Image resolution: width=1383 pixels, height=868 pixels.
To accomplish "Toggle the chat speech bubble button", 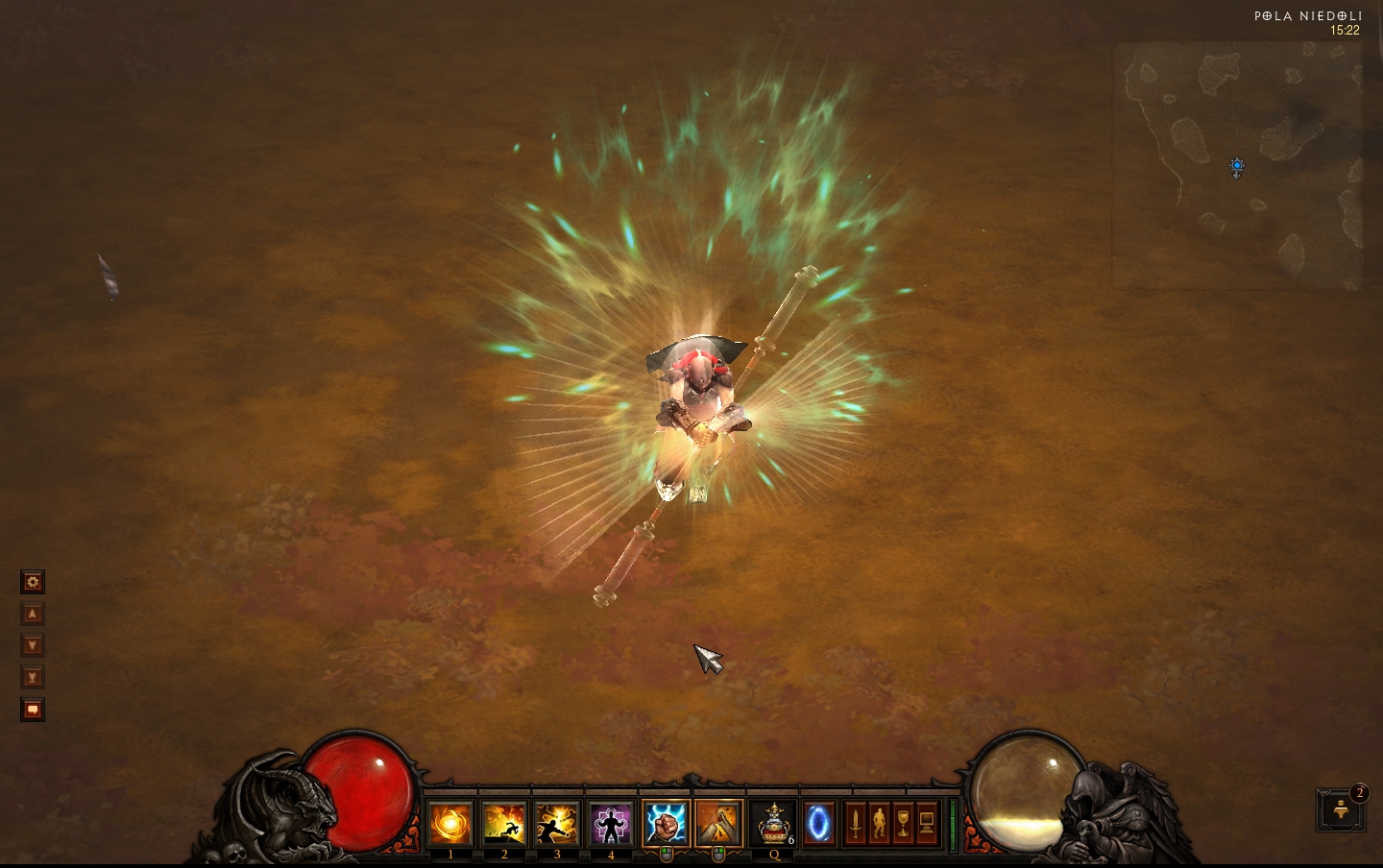I will click(33, 710).
